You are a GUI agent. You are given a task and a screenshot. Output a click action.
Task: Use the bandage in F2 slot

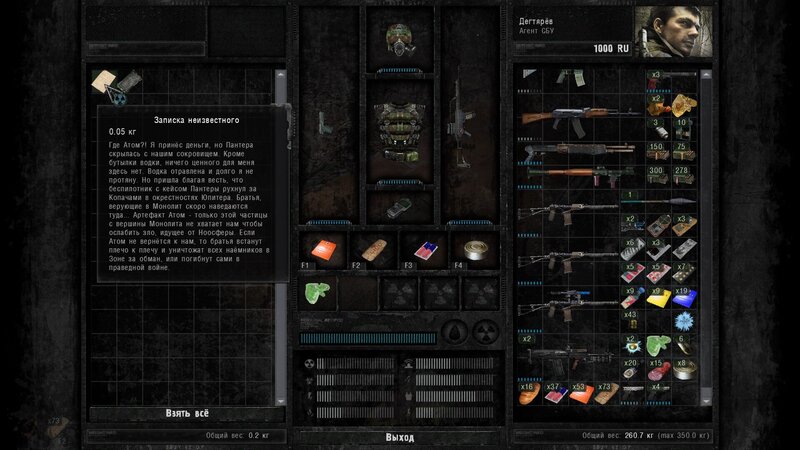tap(366, 250)
